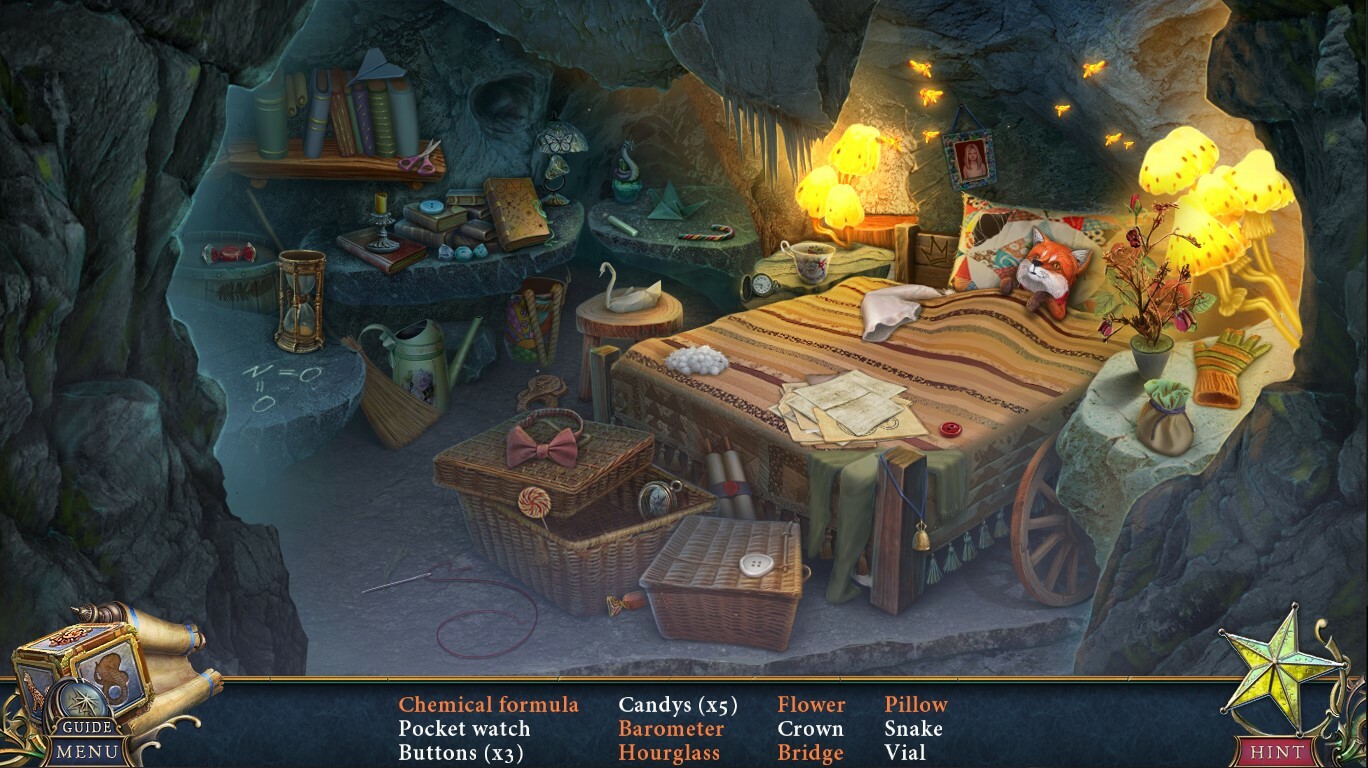This screenshot has height=768, width=1368.
Task: Select 'Pocket watch' in the word list
Action: point(463,729)
